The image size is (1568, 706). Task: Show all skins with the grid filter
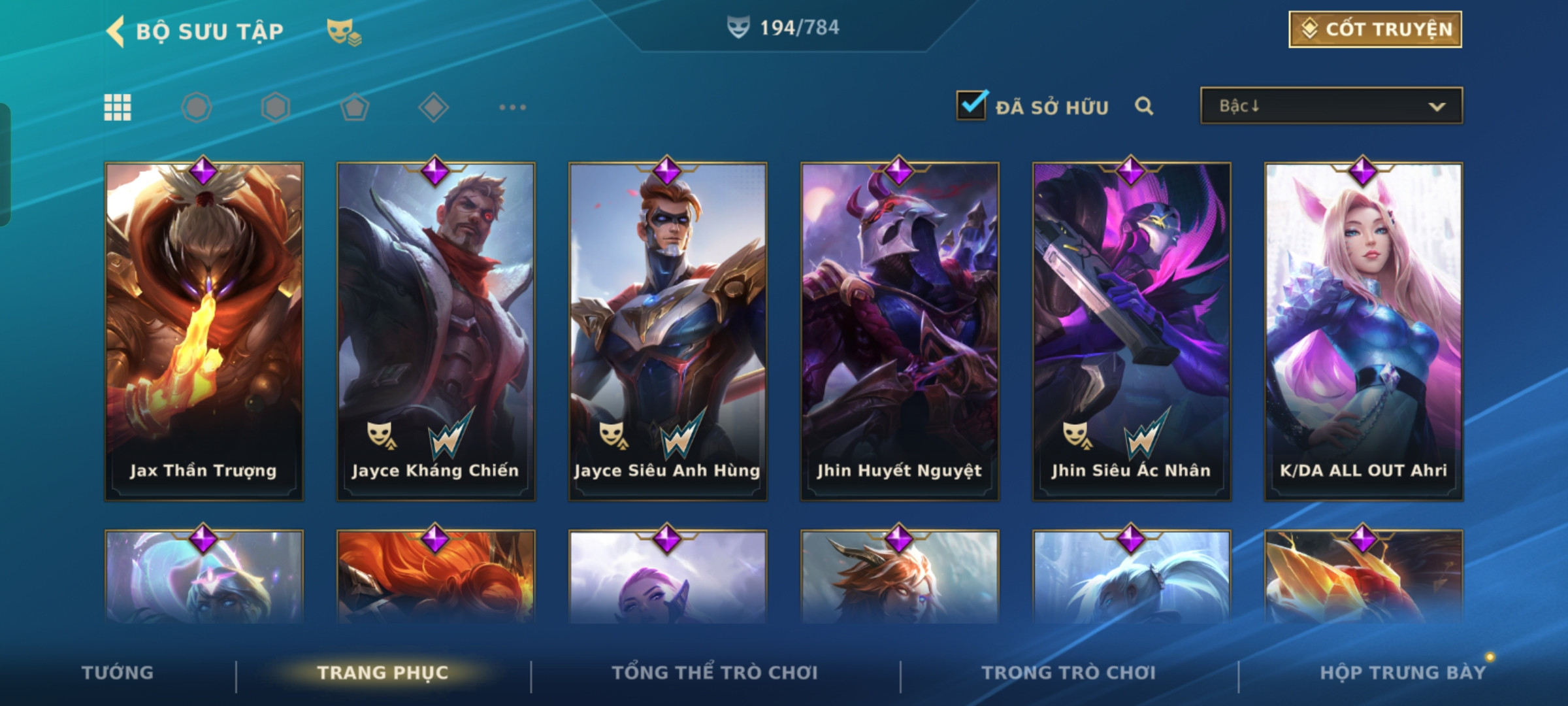click(x=118, y=107)
